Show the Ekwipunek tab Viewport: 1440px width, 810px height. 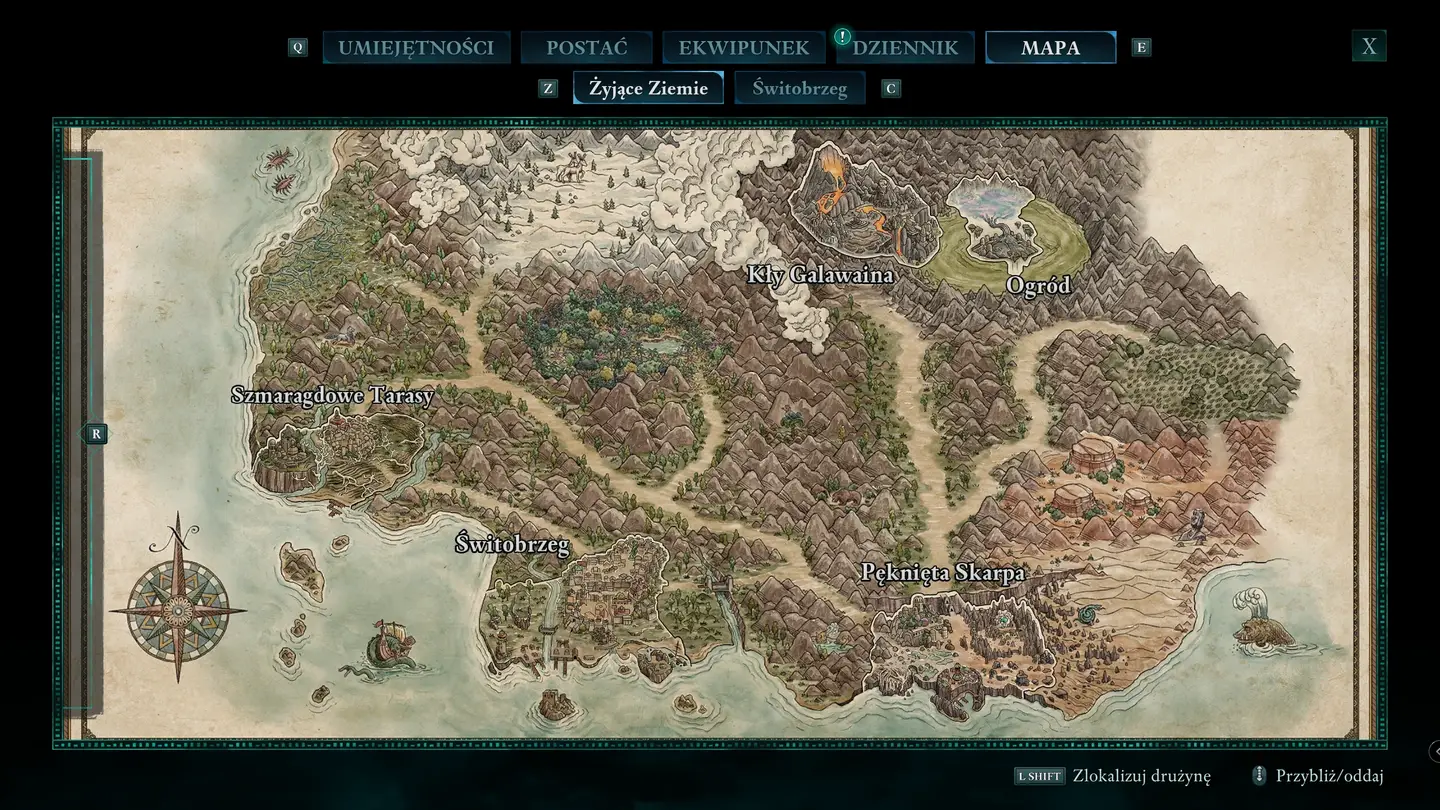[x=743, y=47]
